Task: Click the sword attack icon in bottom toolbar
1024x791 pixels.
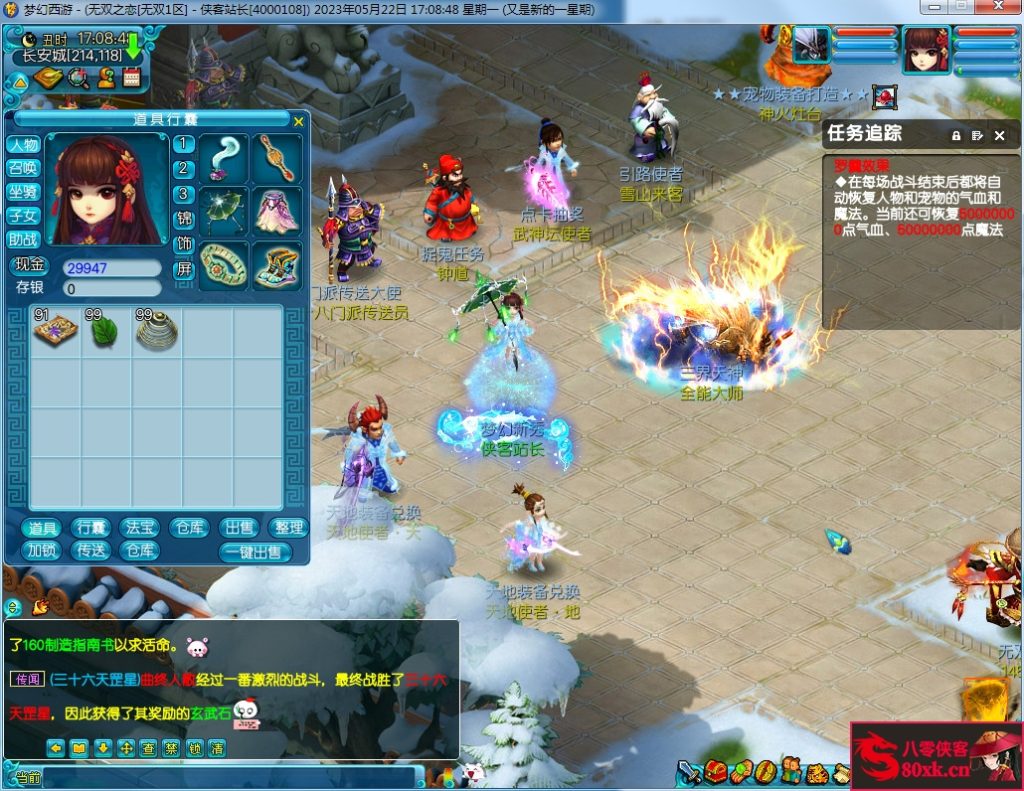Action: [x=689, y=772]
